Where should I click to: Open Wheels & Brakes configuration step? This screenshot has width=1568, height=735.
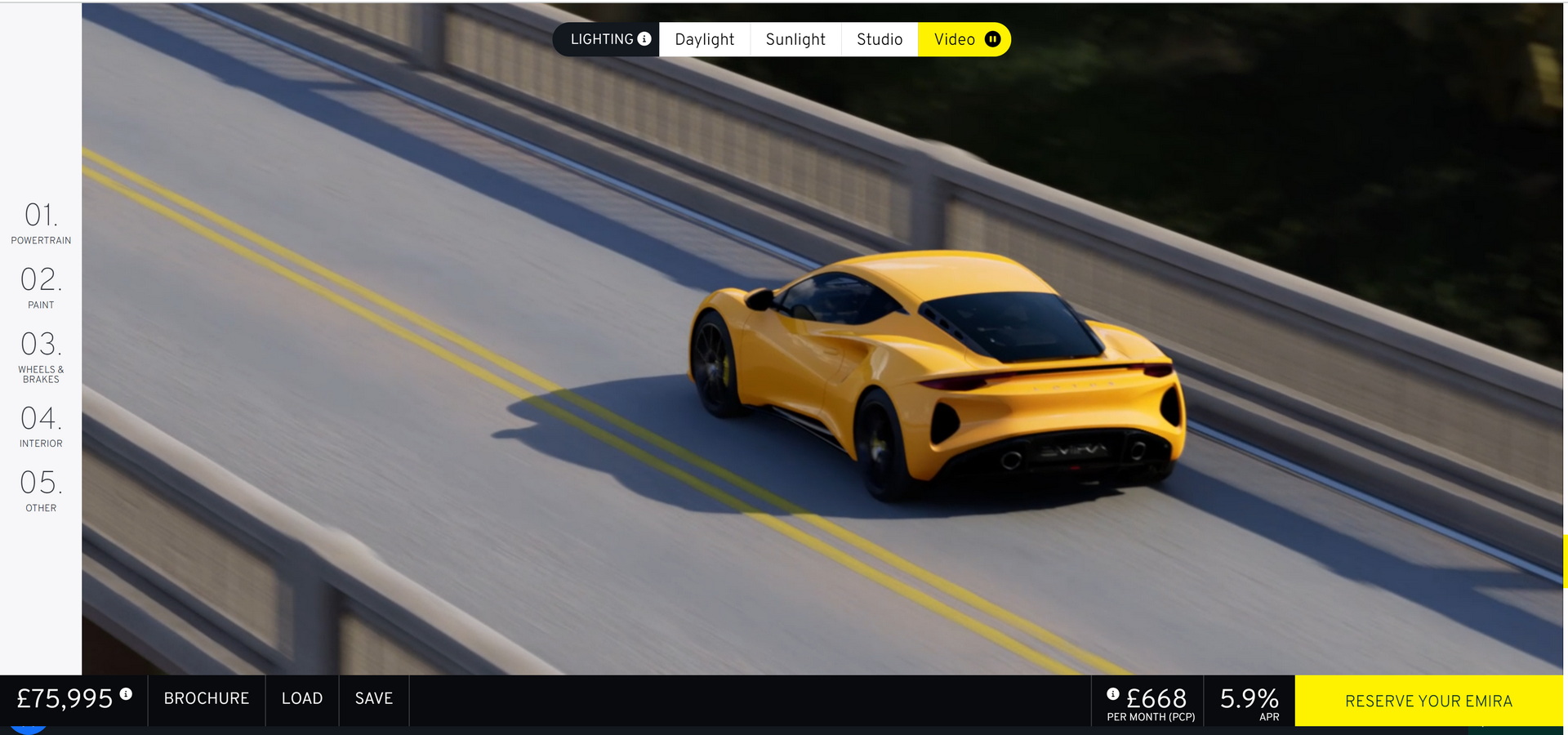click(41, 356)
